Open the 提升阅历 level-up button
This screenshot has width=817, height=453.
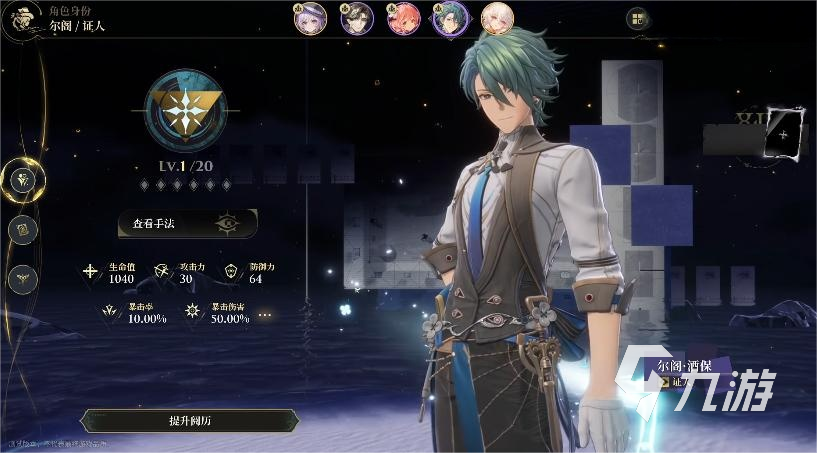click(188, 421)
